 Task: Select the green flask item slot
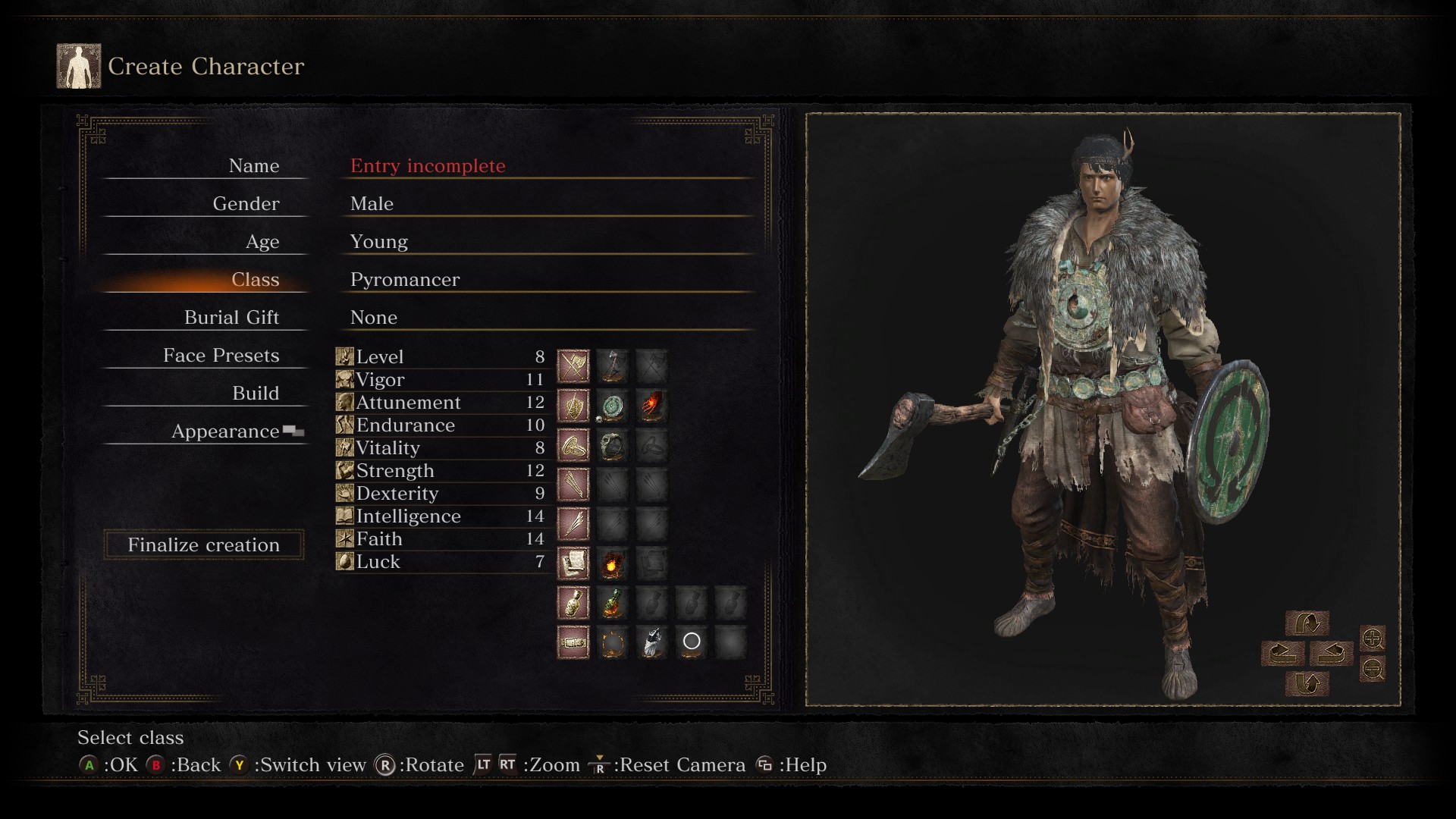point(613,603)
